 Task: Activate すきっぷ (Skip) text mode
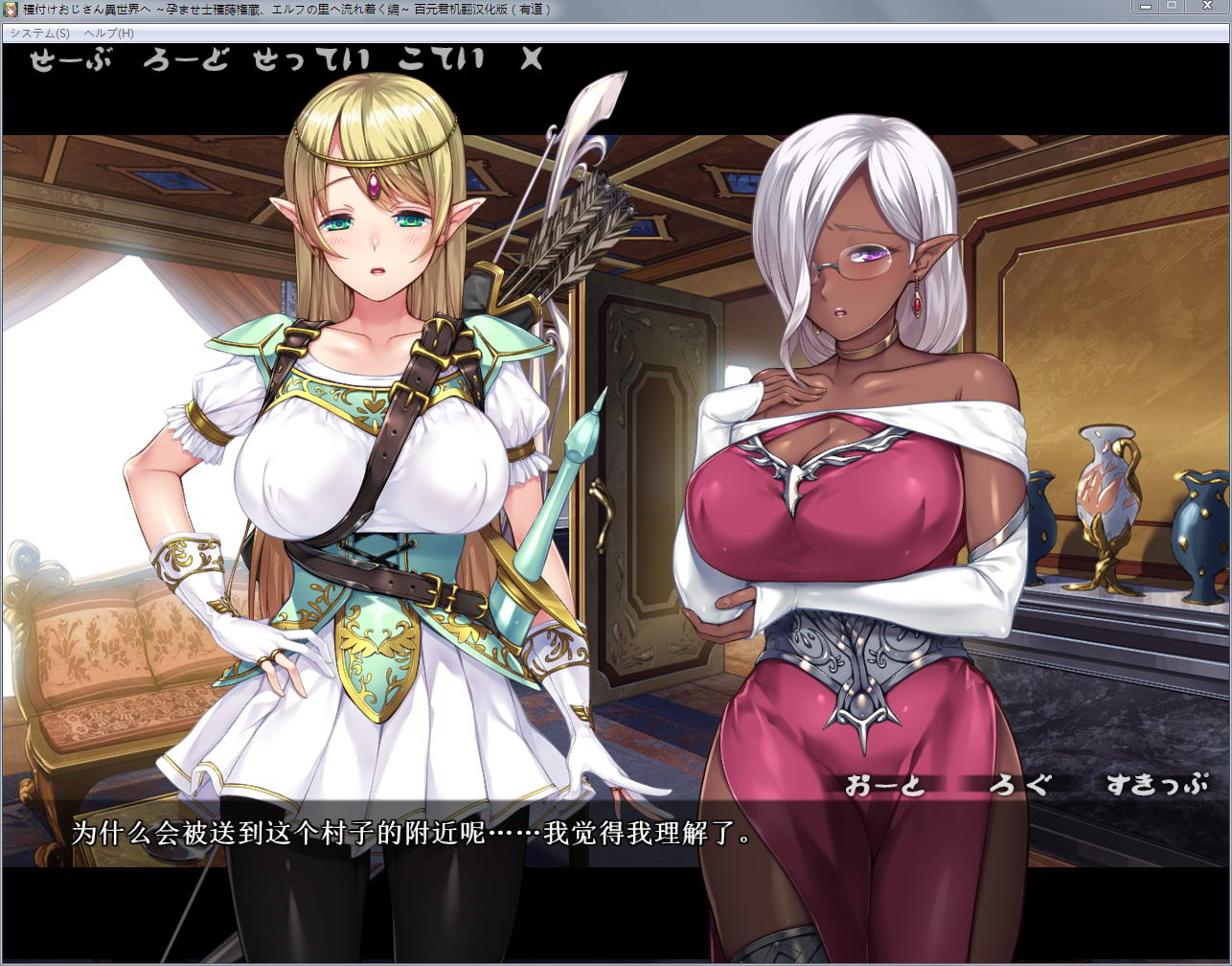pos(1156,785)
